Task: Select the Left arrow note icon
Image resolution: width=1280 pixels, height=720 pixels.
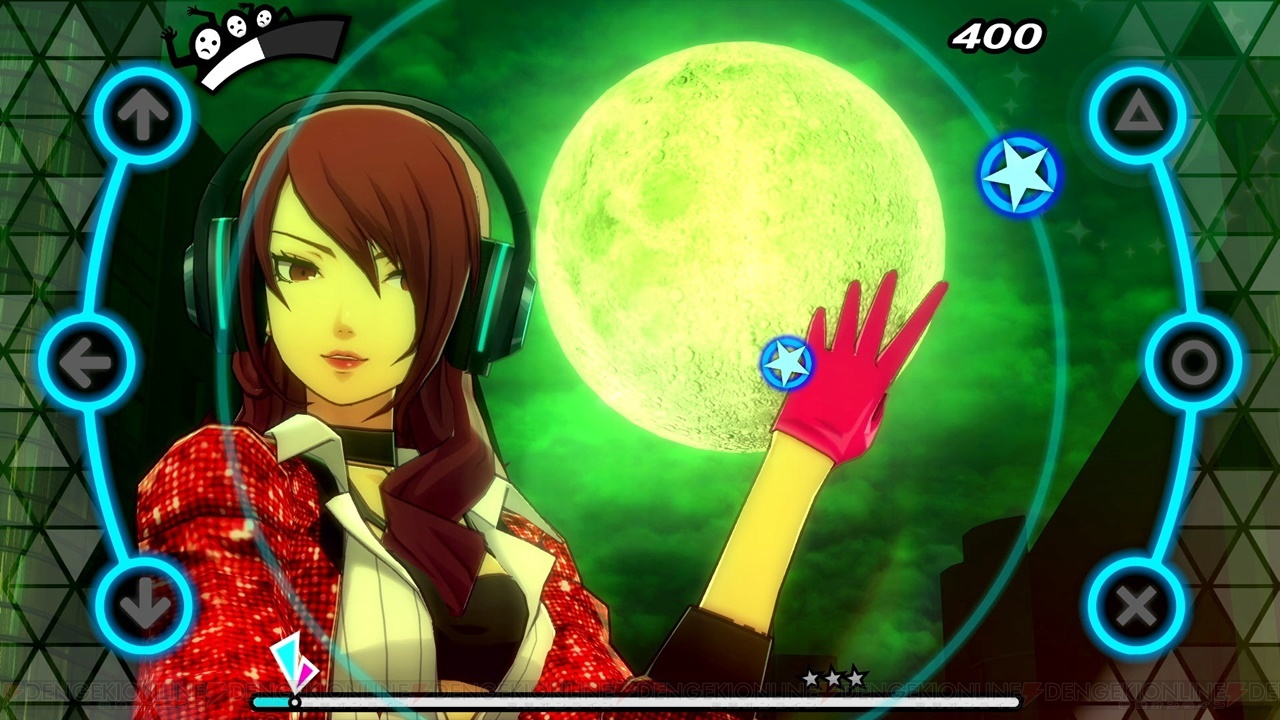Action: coord(90,362)
